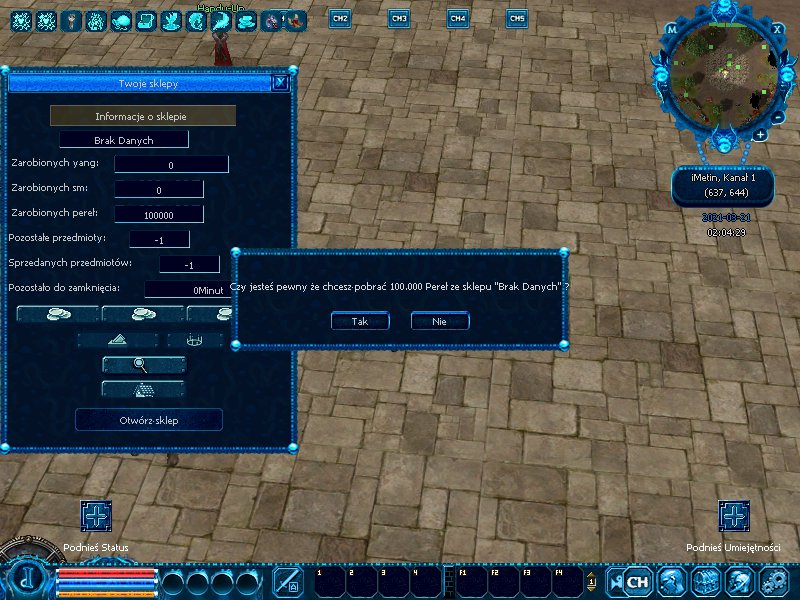800x600 pixels.
Task: Click the Podnieś Status plus icon
Action: pos(96,516)
